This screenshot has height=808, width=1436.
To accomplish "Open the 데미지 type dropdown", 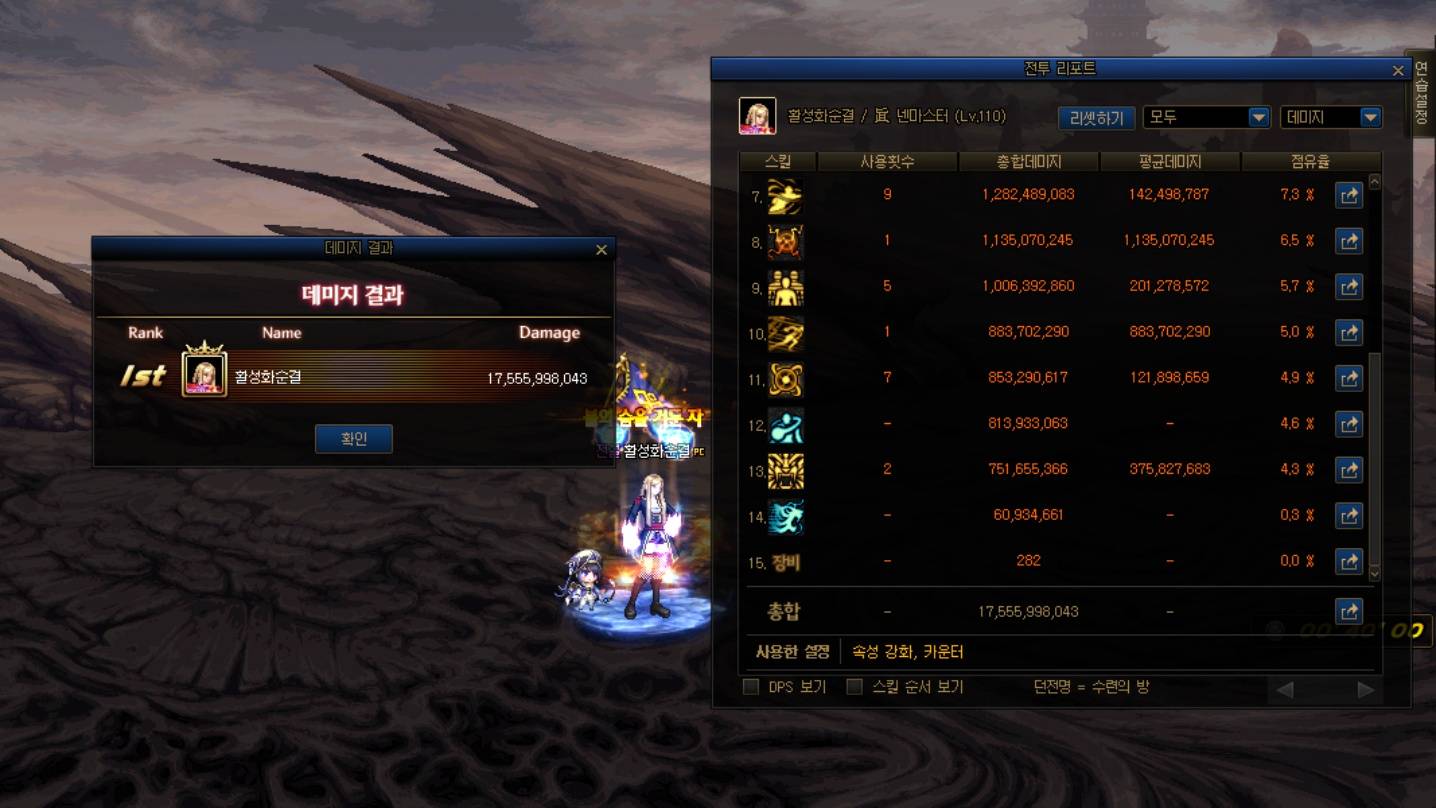I will coord(1331,117).
